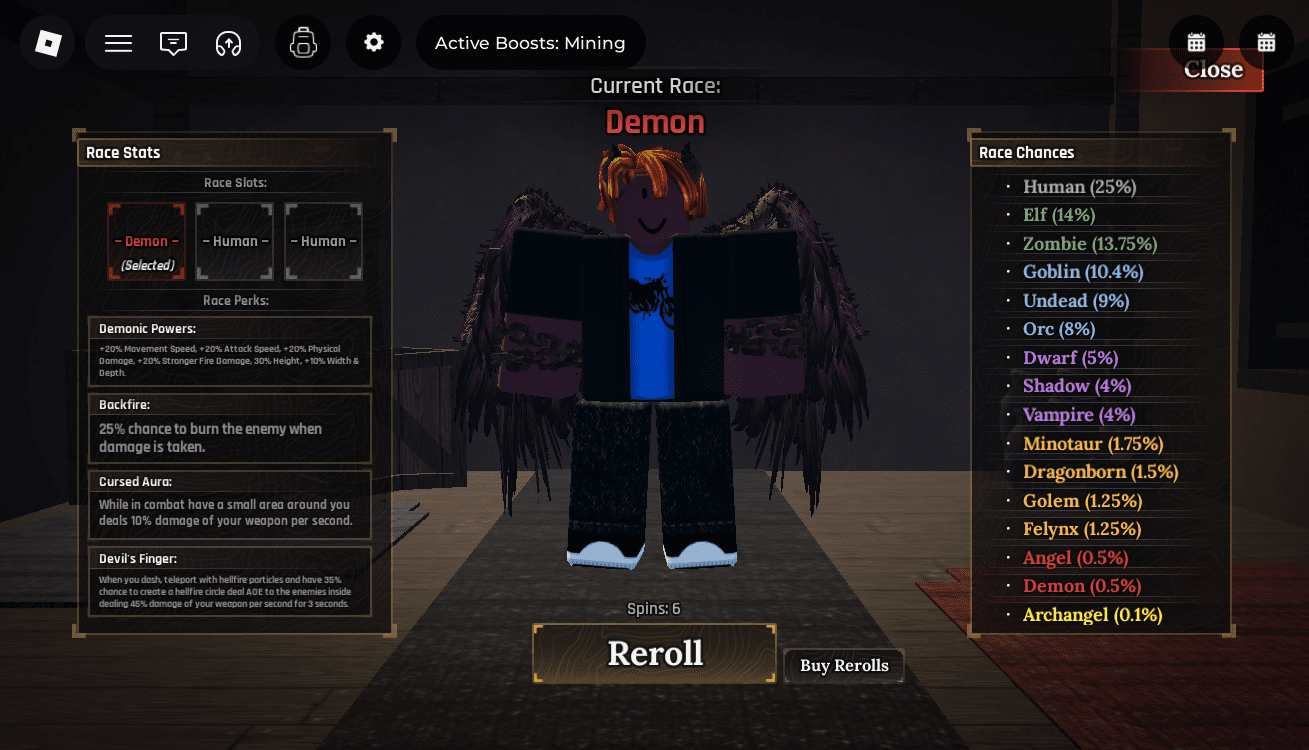
Task: Select the currently equipped Demon race slot
Action: 146,241
